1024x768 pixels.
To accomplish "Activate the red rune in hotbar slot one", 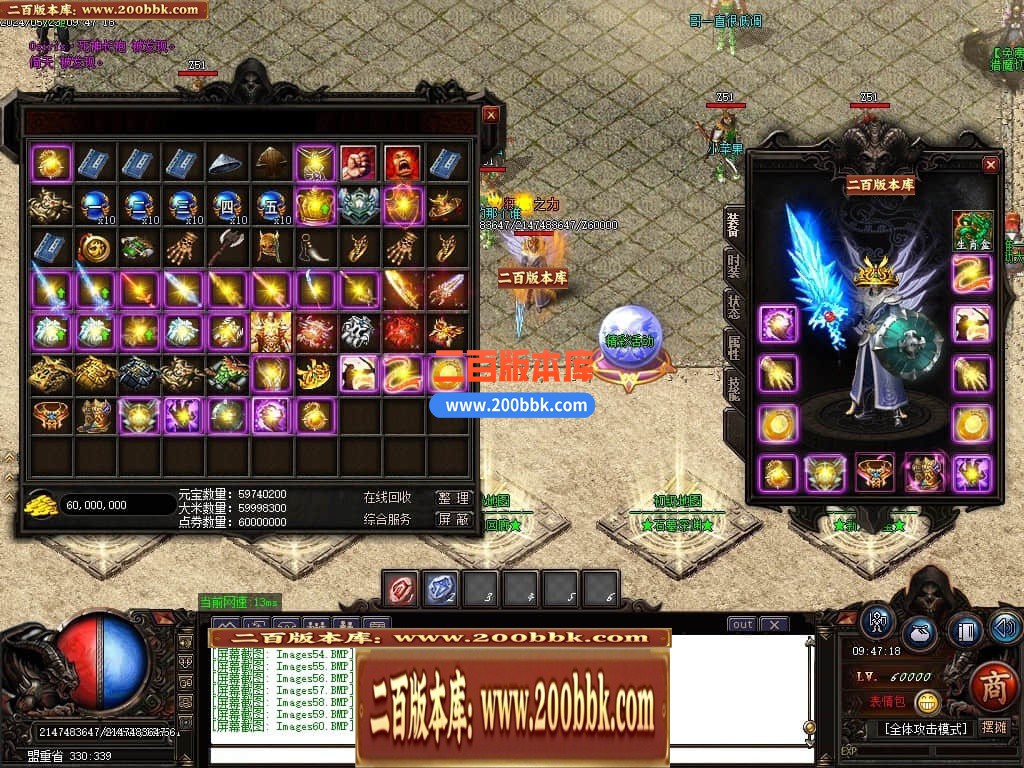I will point(402,589).
